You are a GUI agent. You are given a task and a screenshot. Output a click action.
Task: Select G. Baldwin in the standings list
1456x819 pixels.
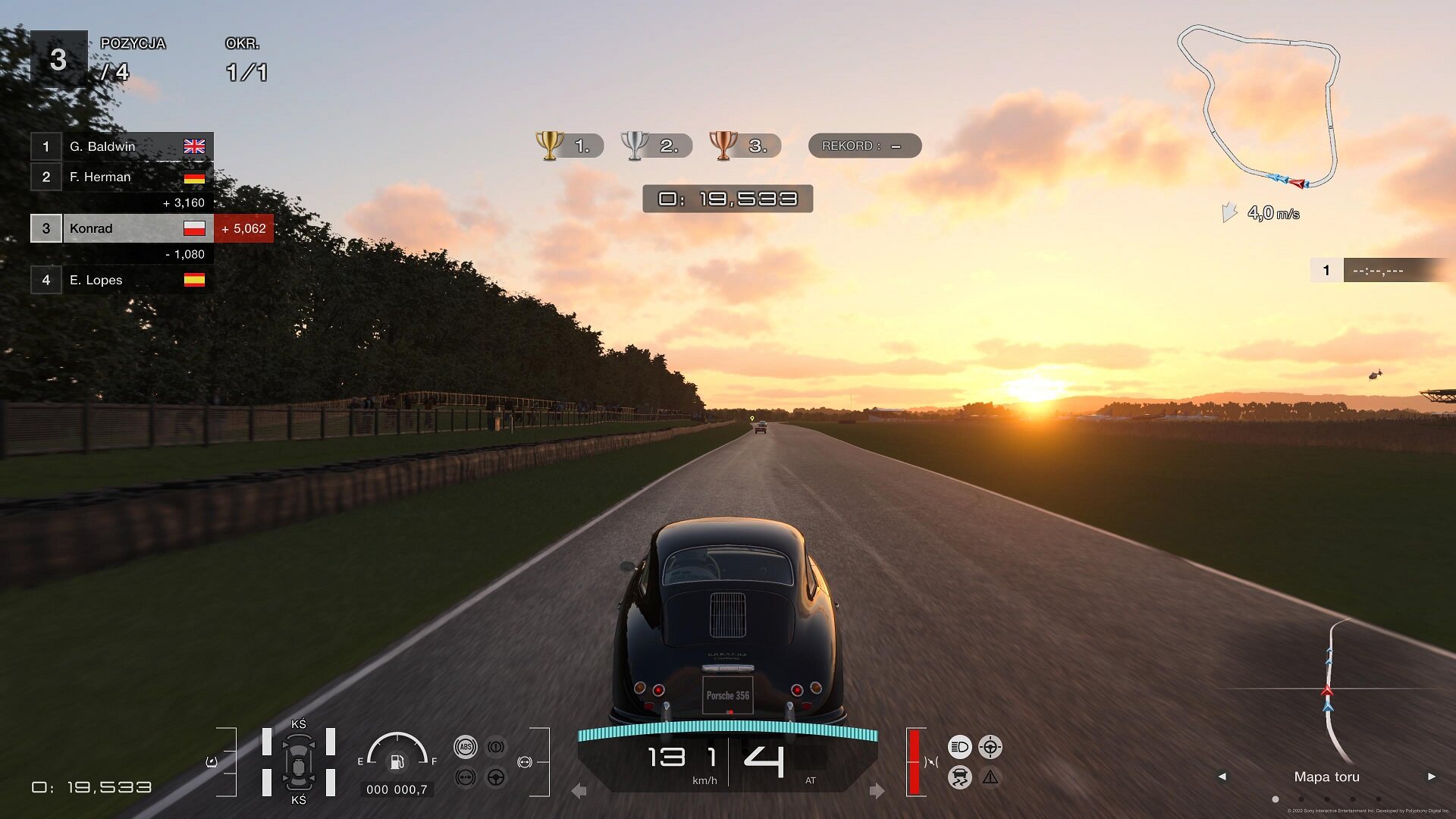click(121, 146)
